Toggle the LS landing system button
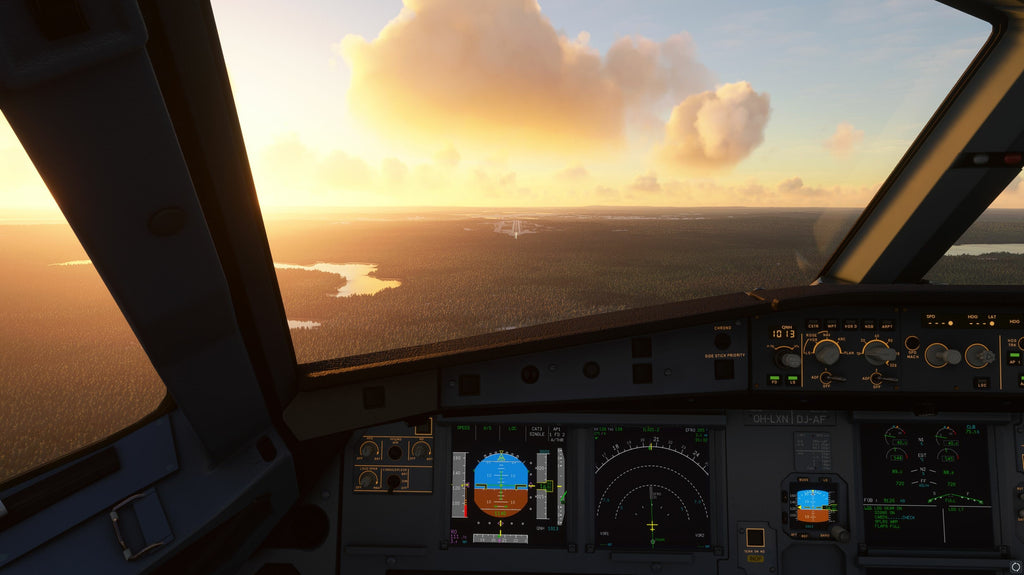The width and height of the screenshot is (1024, 575). tap(794, 380)
